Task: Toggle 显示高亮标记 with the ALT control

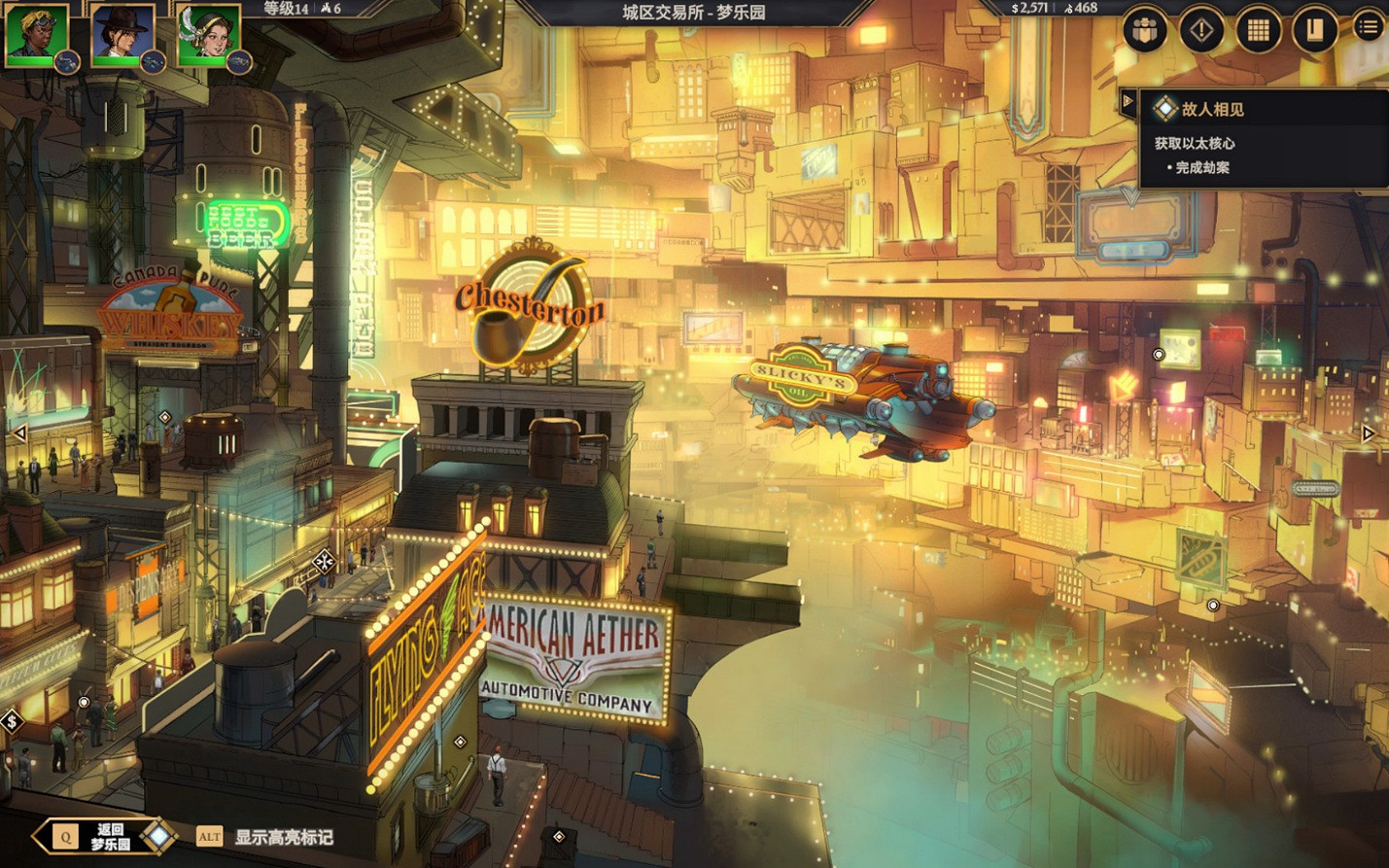Action: point(212,834)
